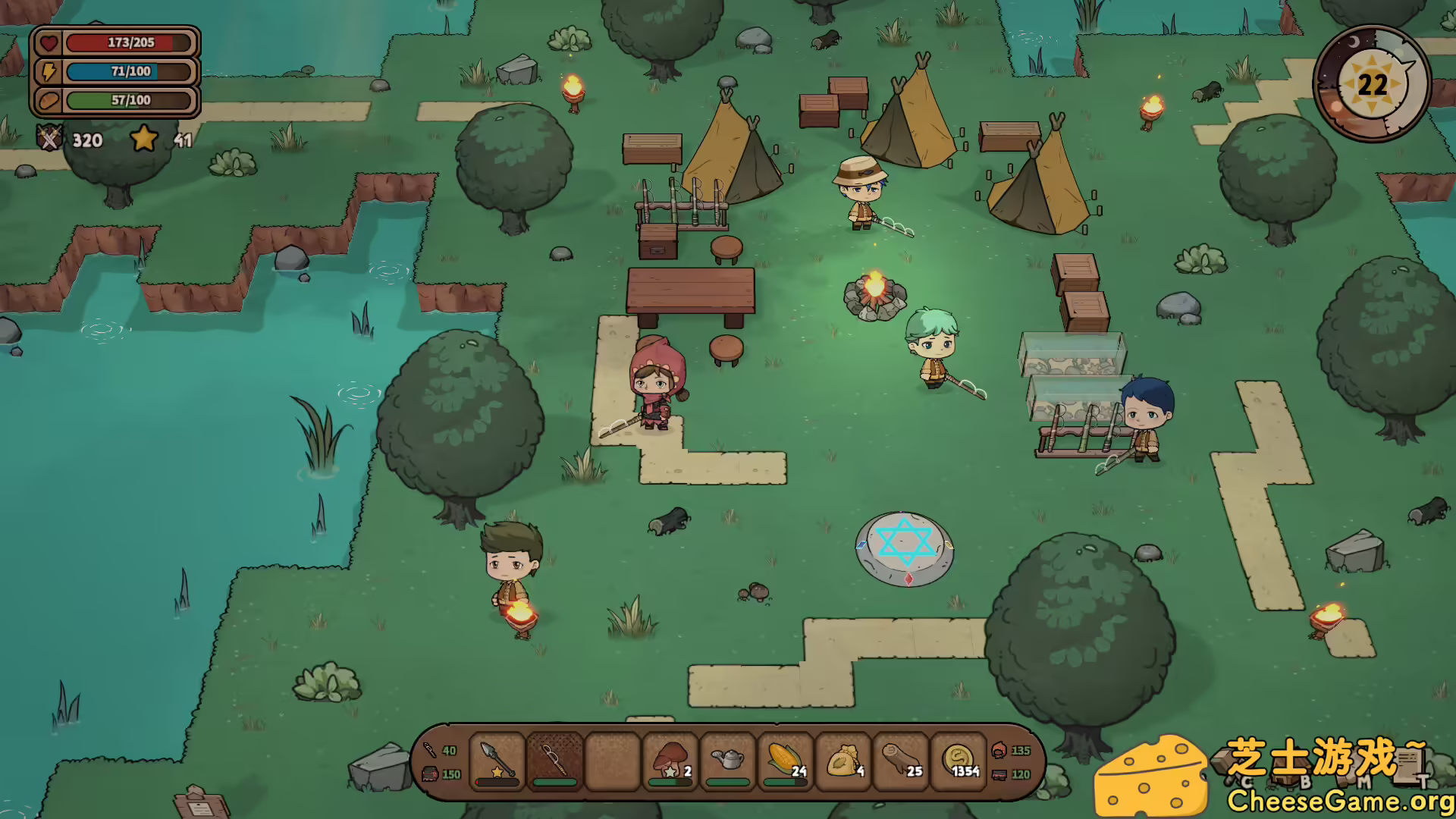1456x819 pixels.
Task: Select the mushrooms item in the hotbar
Action: click(670, 761)
